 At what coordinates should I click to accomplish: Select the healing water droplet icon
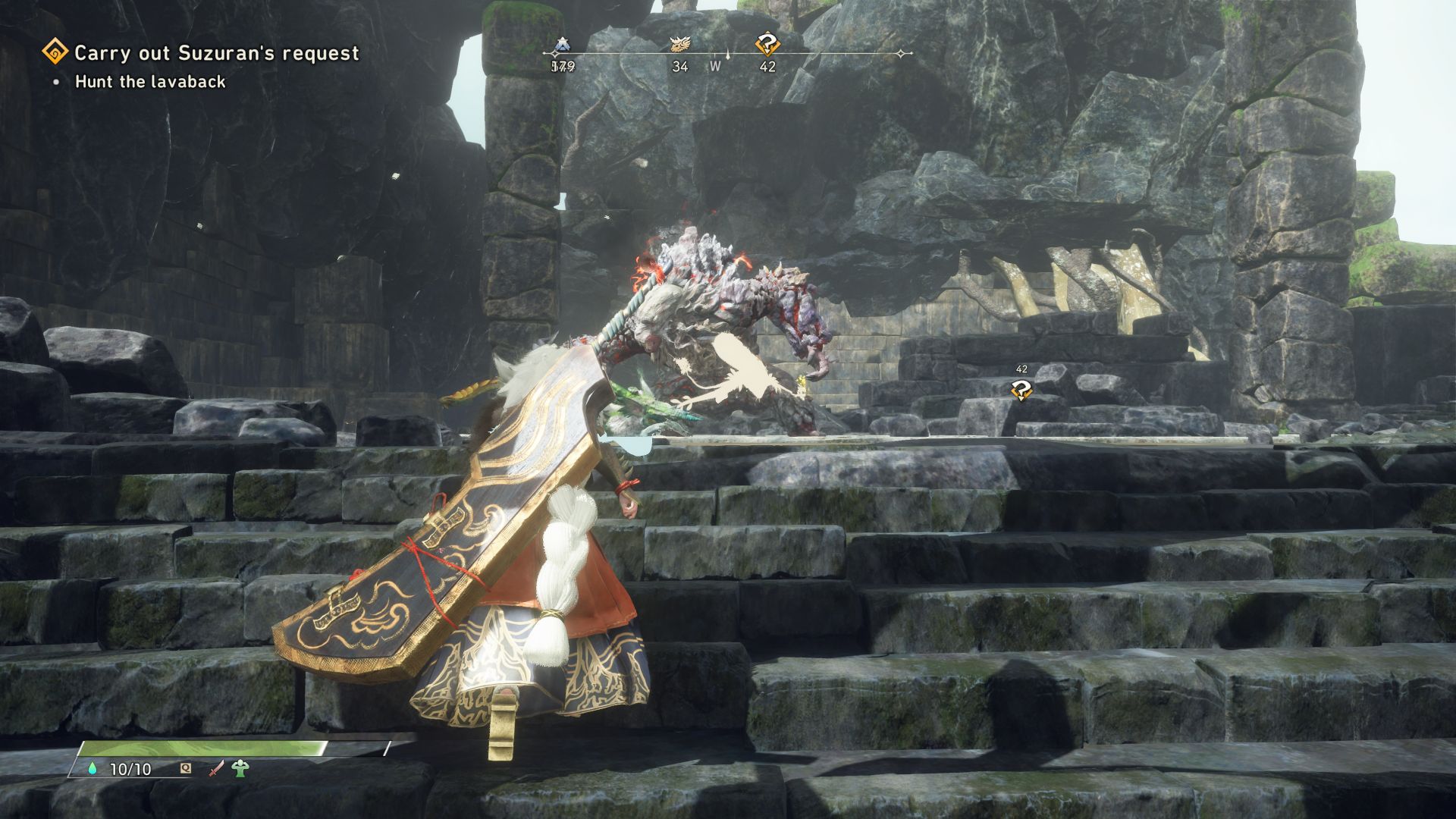click(94, 769)
